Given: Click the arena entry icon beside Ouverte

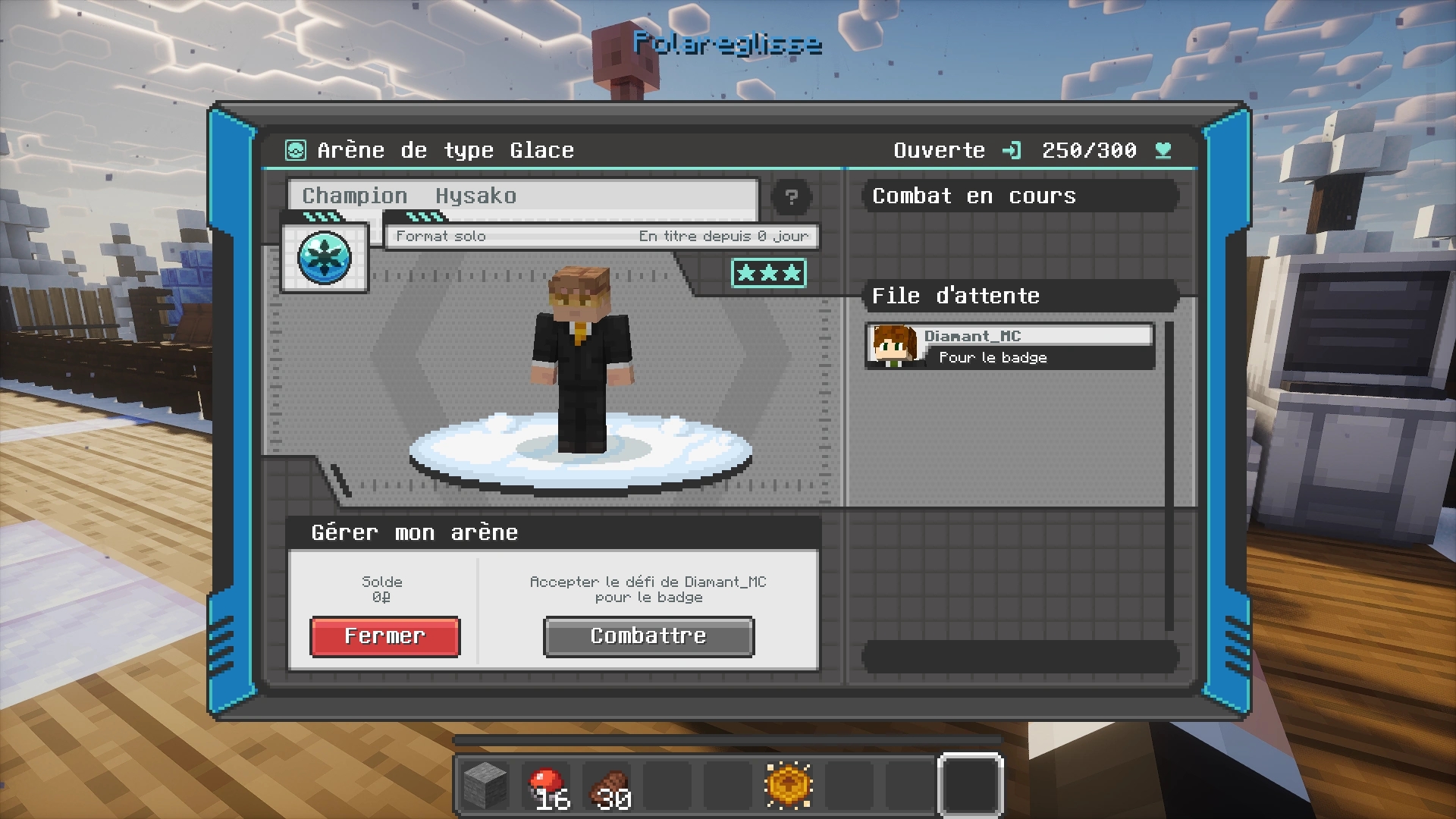Looking at the screenshot, I should 1012,151.
